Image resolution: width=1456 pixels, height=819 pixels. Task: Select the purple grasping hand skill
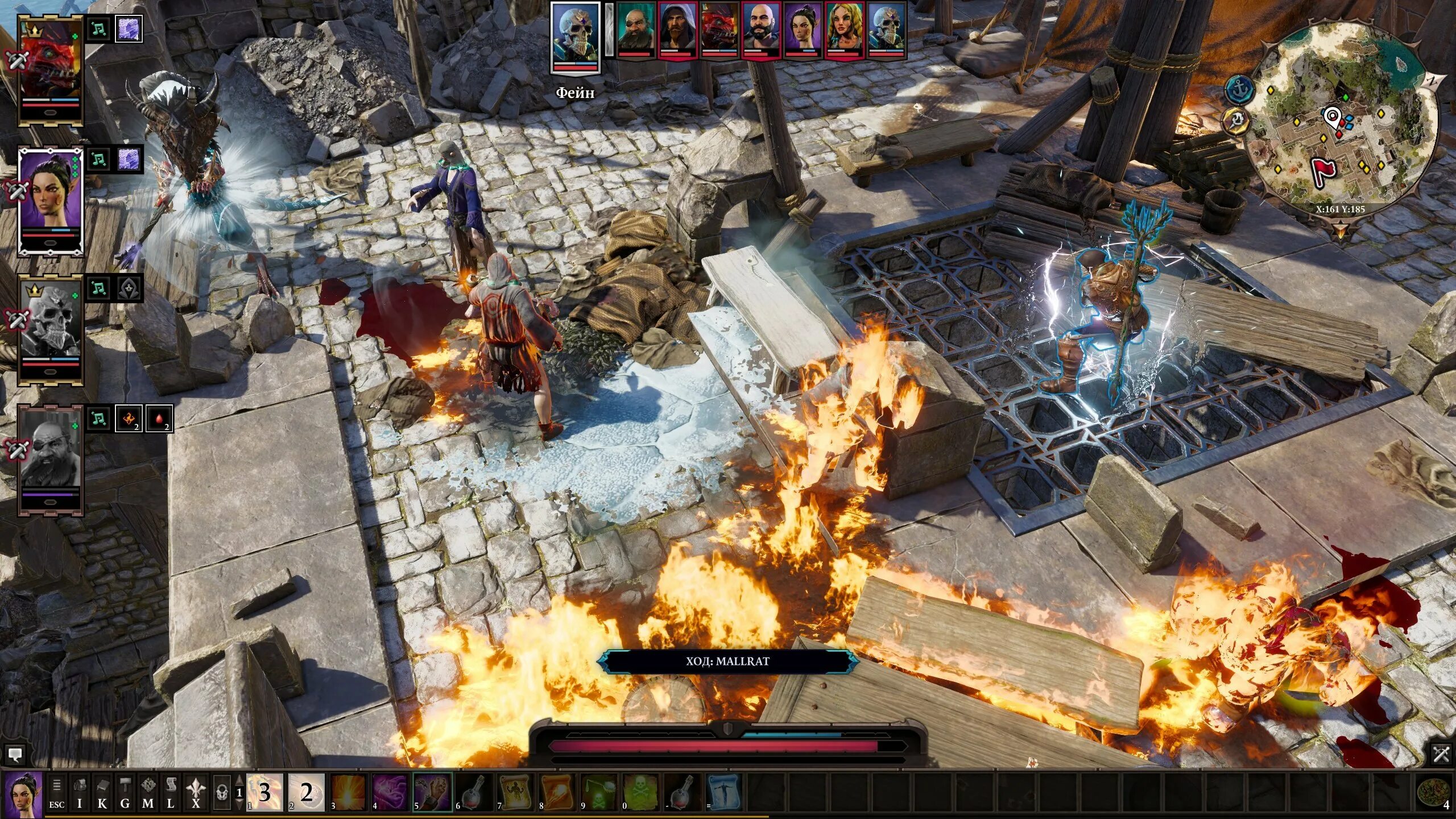coord(432,792)
